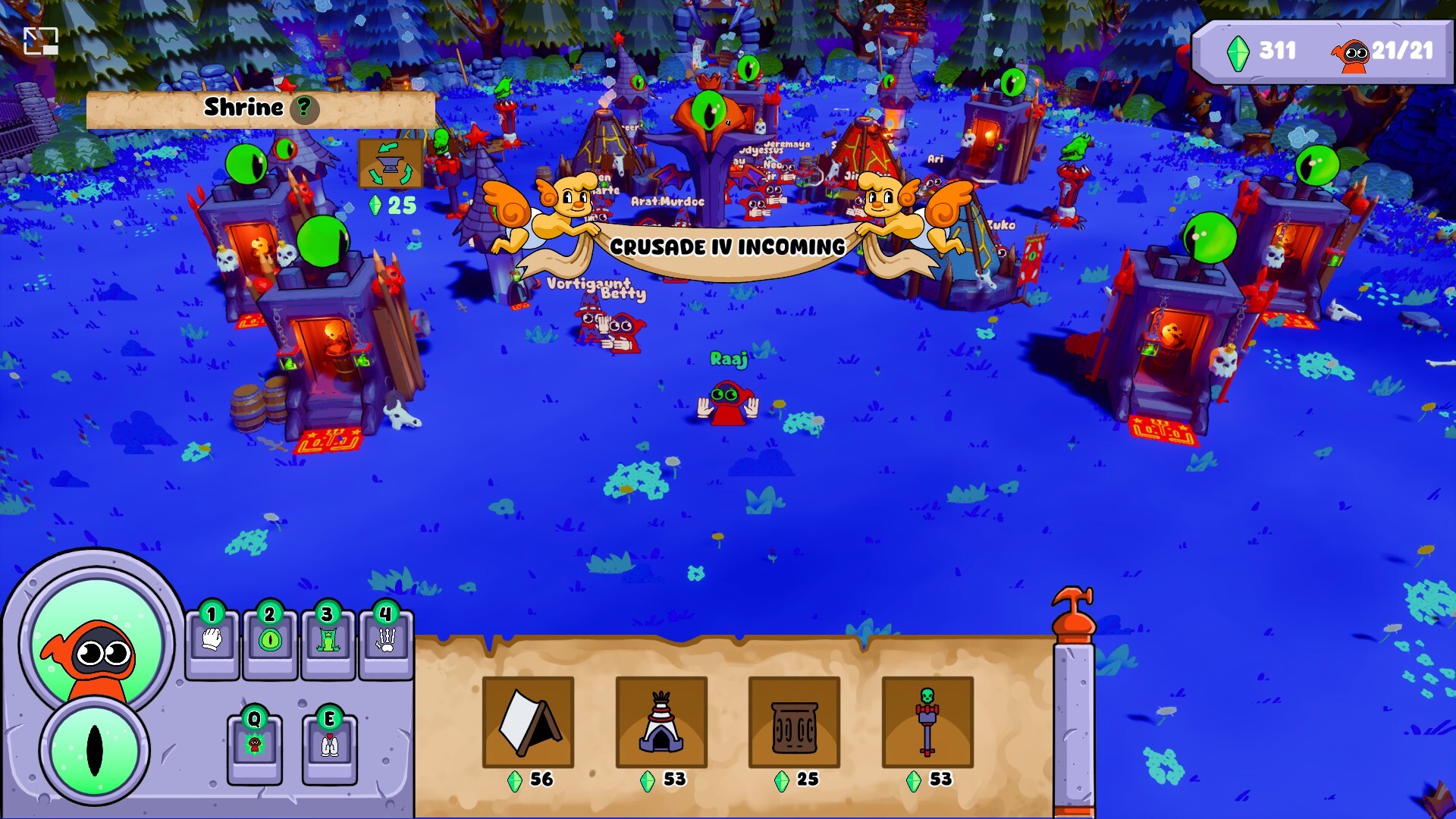
Task: Click the gem counter showing 311
Action: (1263, 52)
